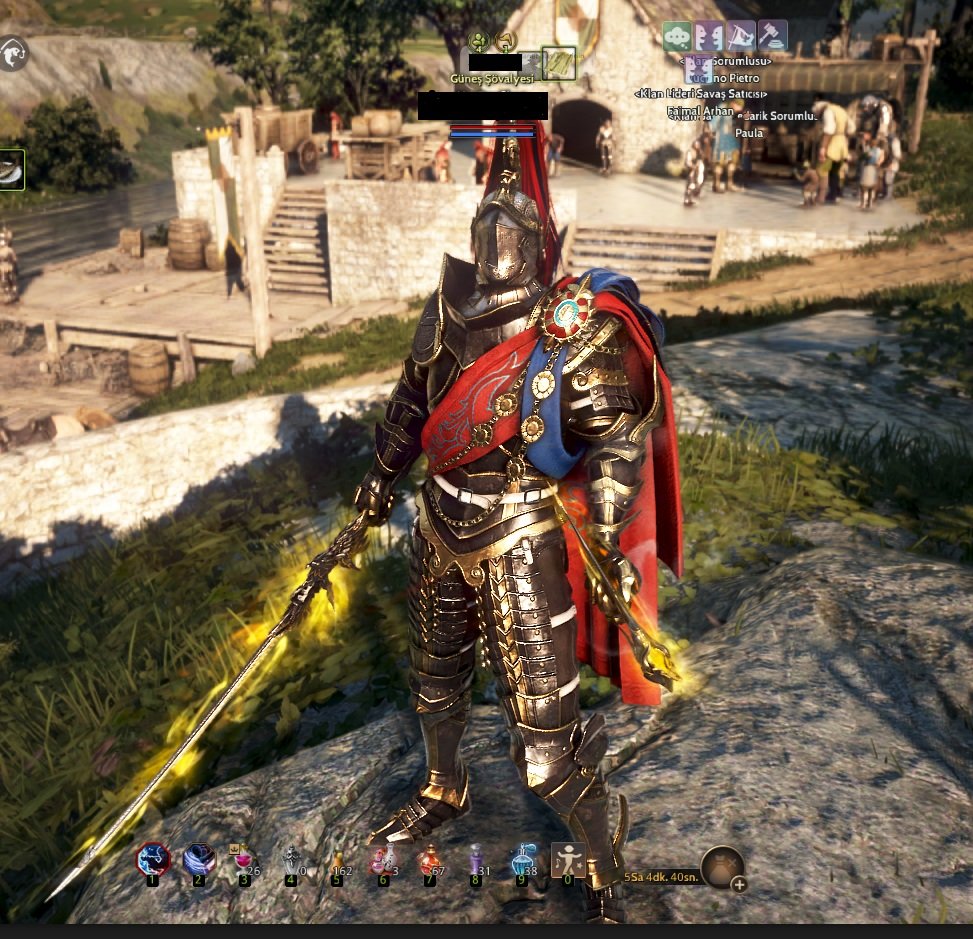Click the green-bordered scroll icon above the character

point(558,63)
